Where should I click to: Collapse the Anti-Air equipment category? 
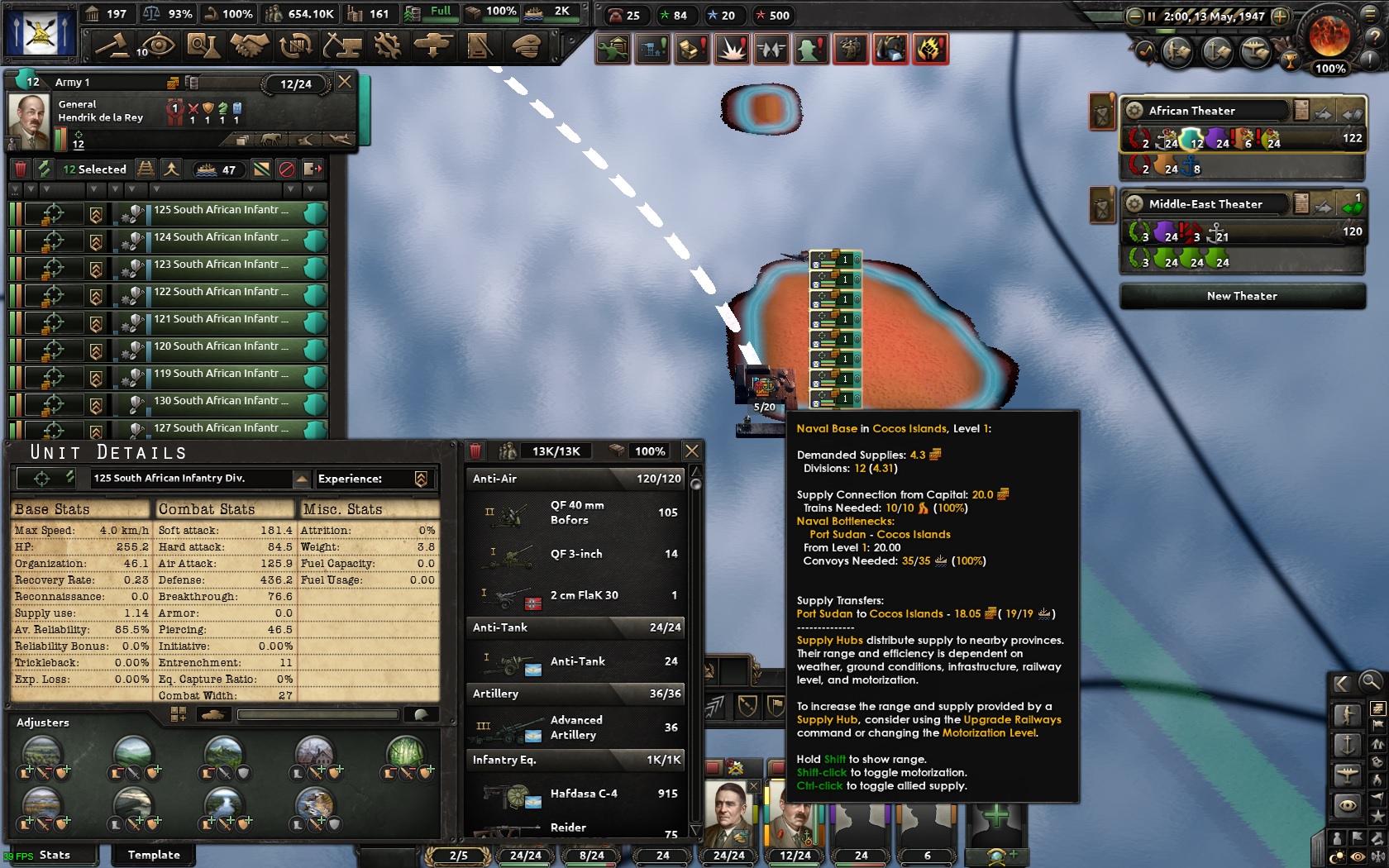(496, 479)
